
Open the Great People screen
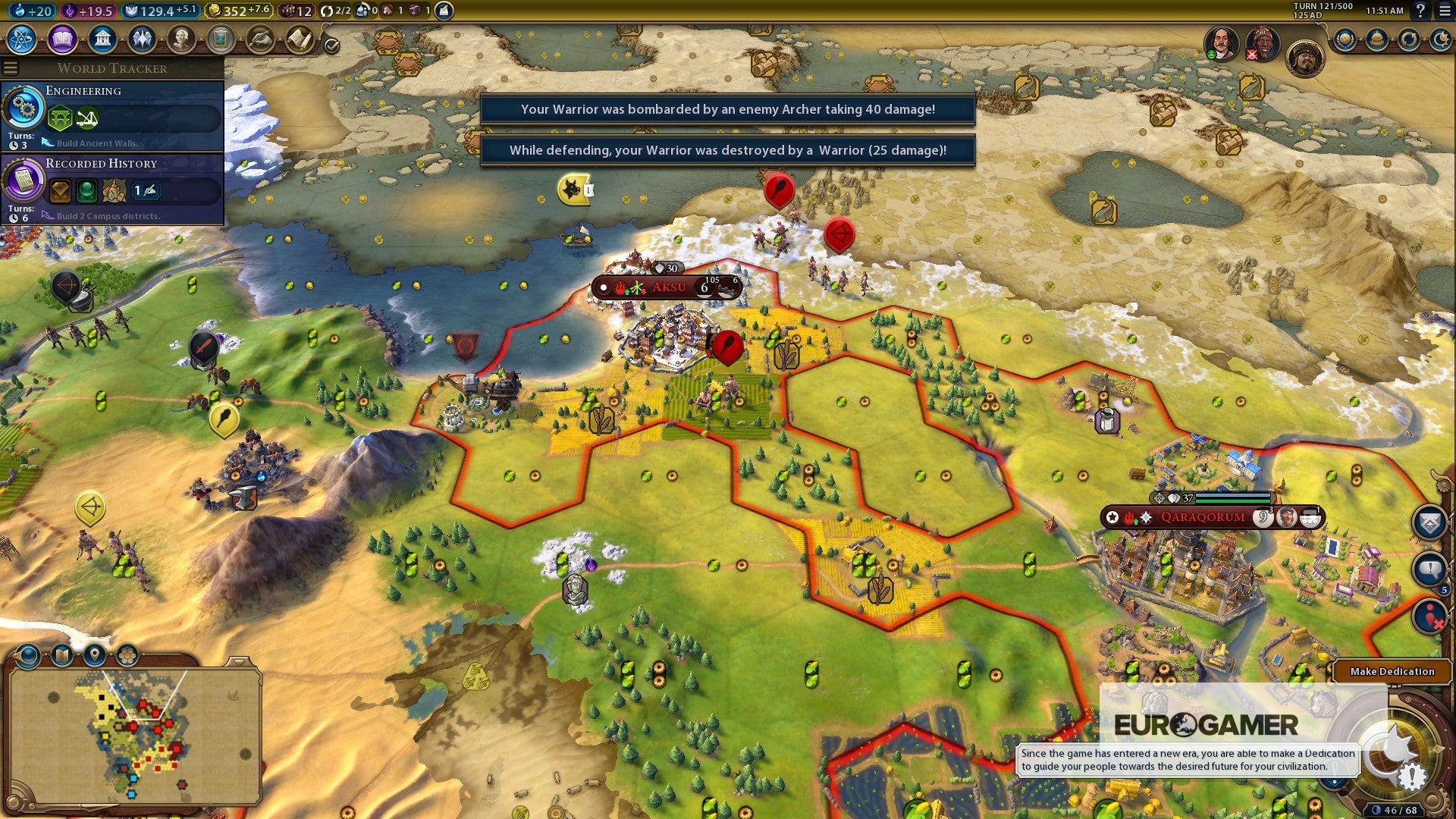[x=180, y=39]
